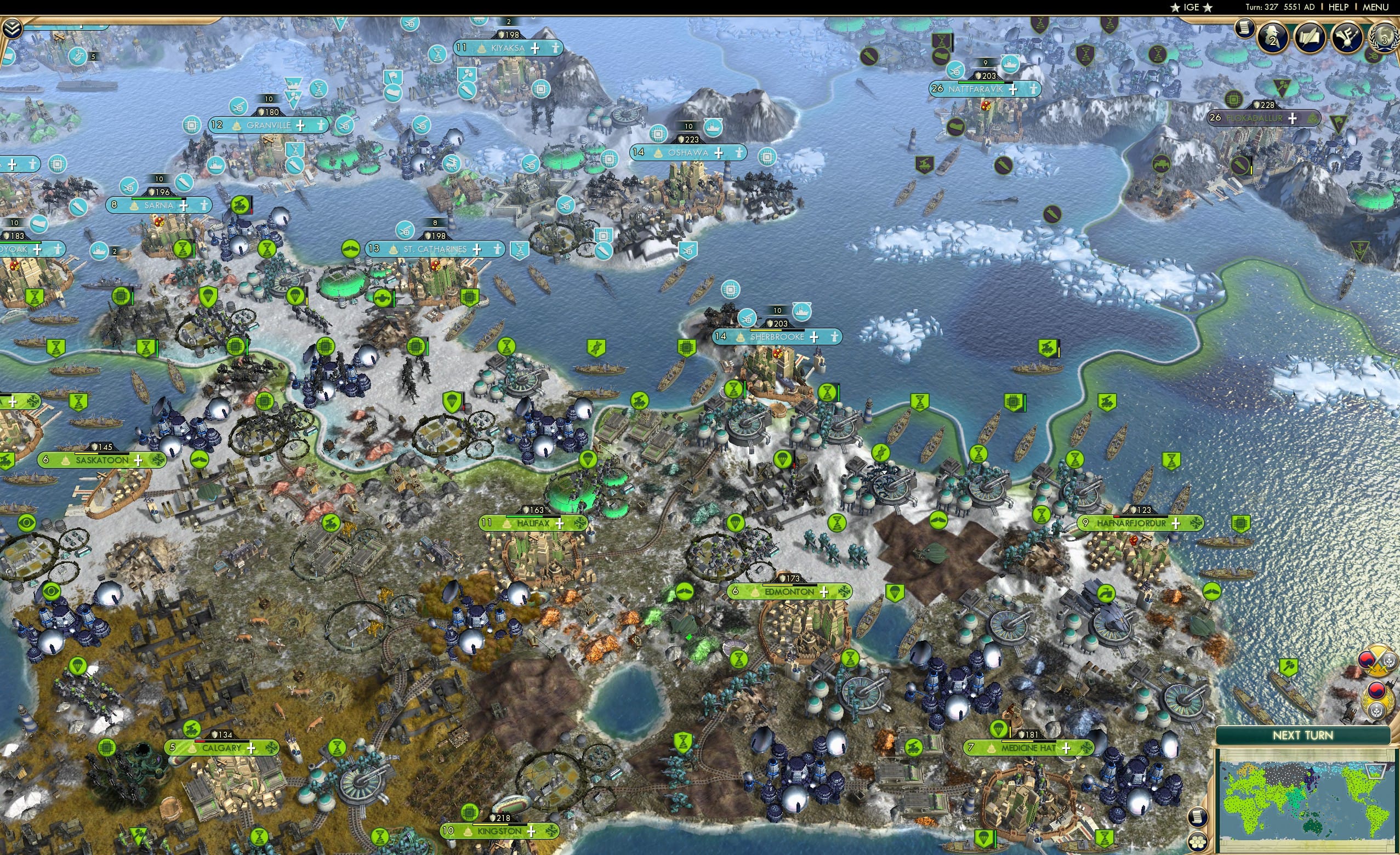Viewport: 1400px width, 855px height.
Task: Toggle Strategic View with the hex-grid icon
Action: [x=1198, y=841]
